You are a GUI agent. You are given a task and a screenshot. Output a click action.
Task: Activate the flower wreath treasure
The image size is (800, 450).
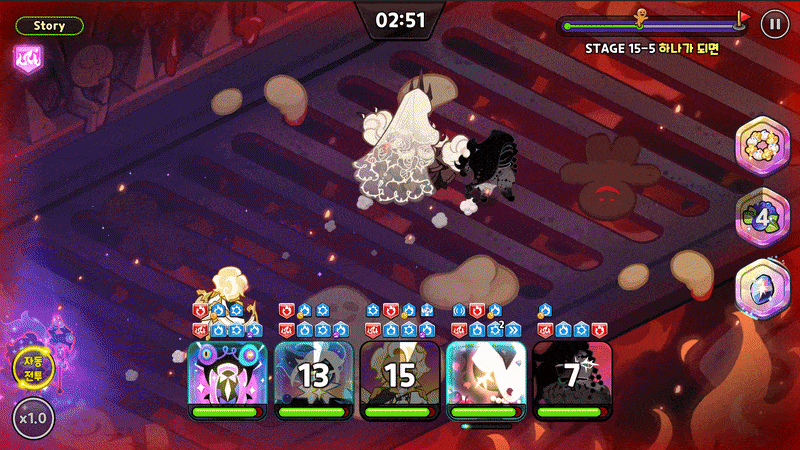[764, 146]
